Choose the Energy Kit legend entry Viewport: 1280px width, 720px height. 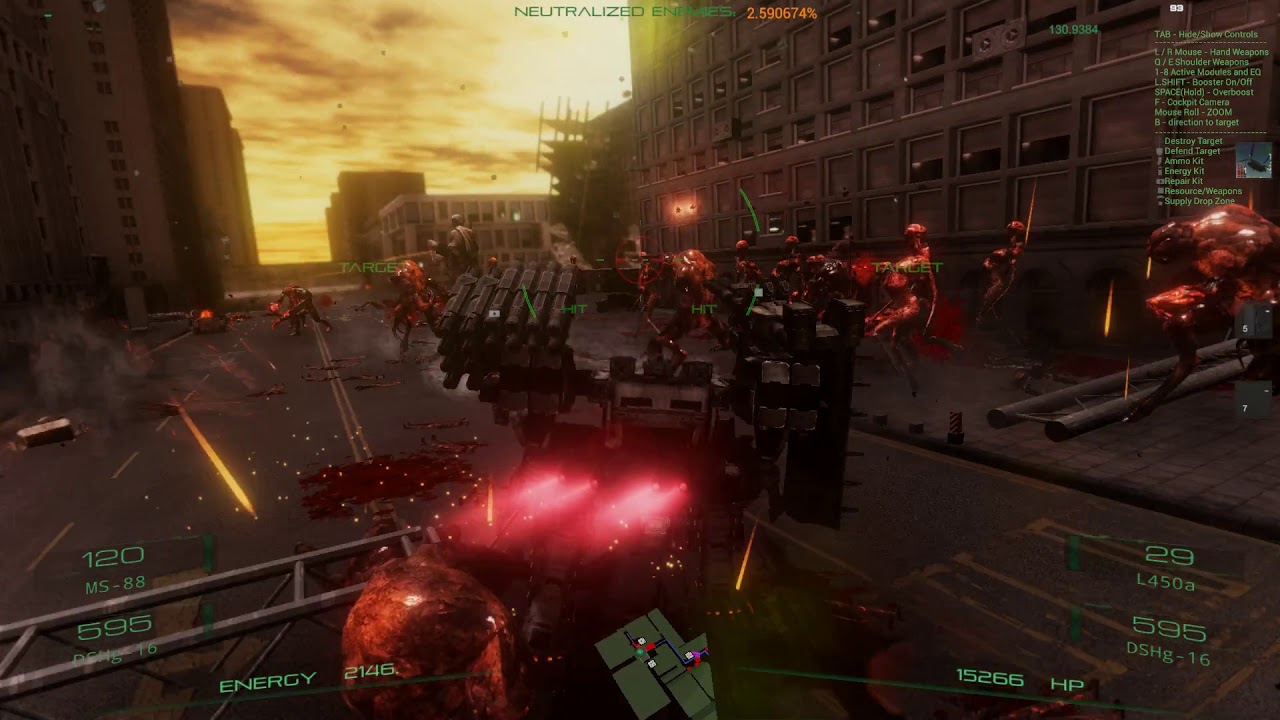(x=1184, y=171)
